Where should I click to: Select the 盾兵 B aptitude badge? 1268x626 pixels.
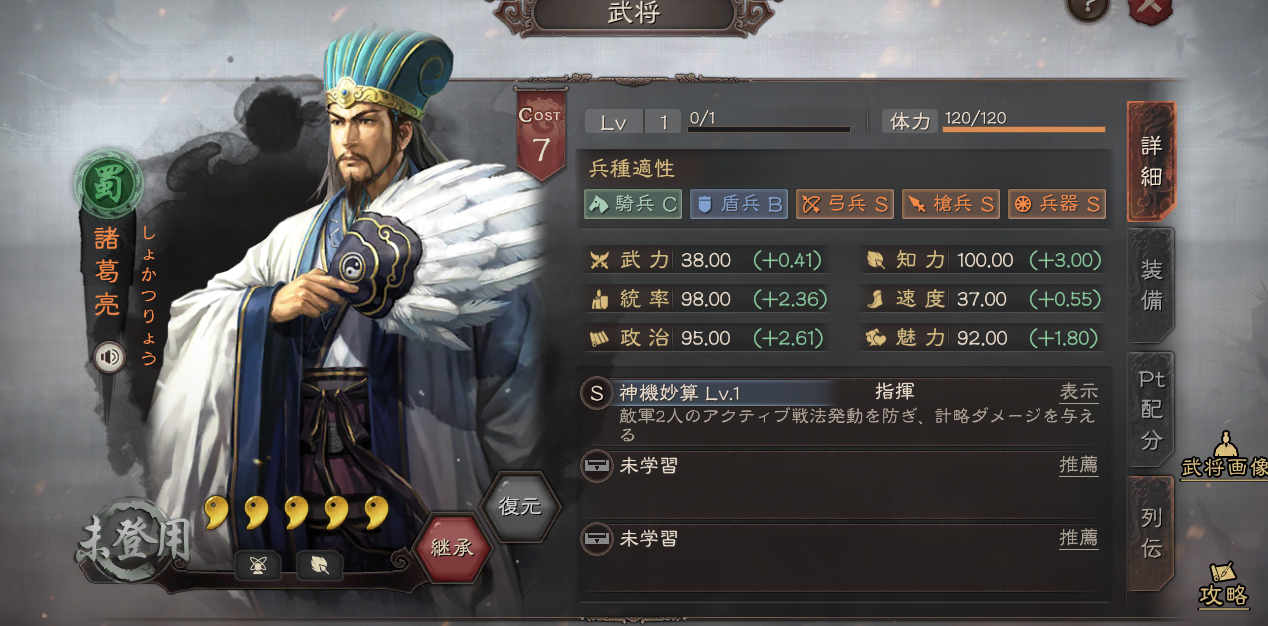[739, 204]
